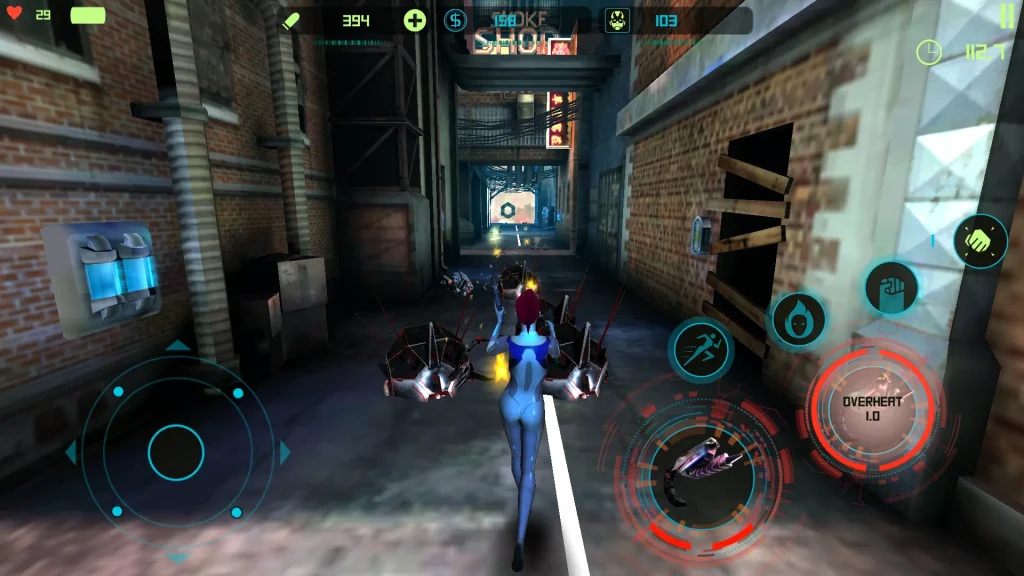Screen dimensions: 1024x576
Task: Use the dark raised-fist ability
Action: pos(892,288)
